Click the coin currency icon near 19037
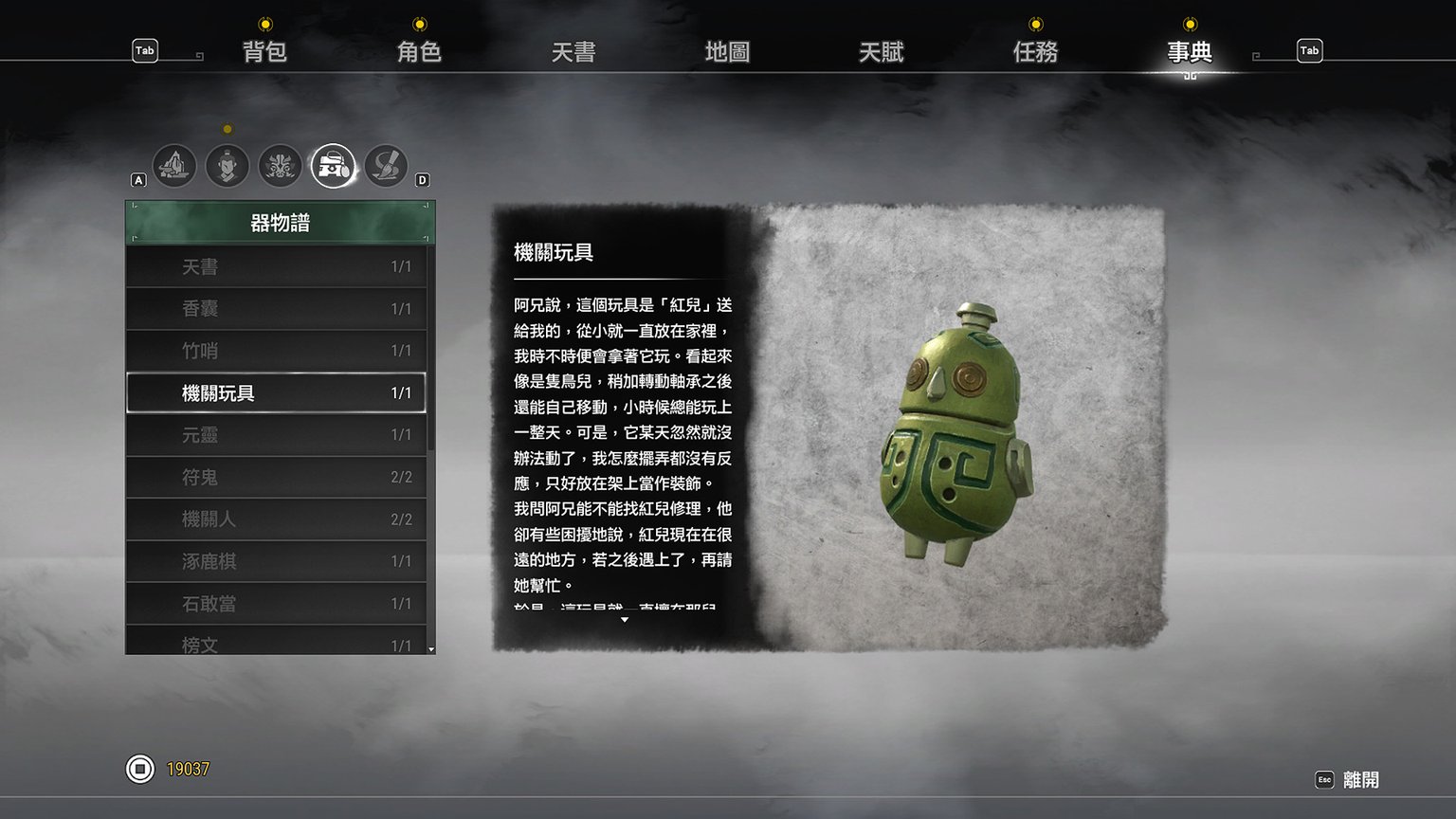 [140, 770]
